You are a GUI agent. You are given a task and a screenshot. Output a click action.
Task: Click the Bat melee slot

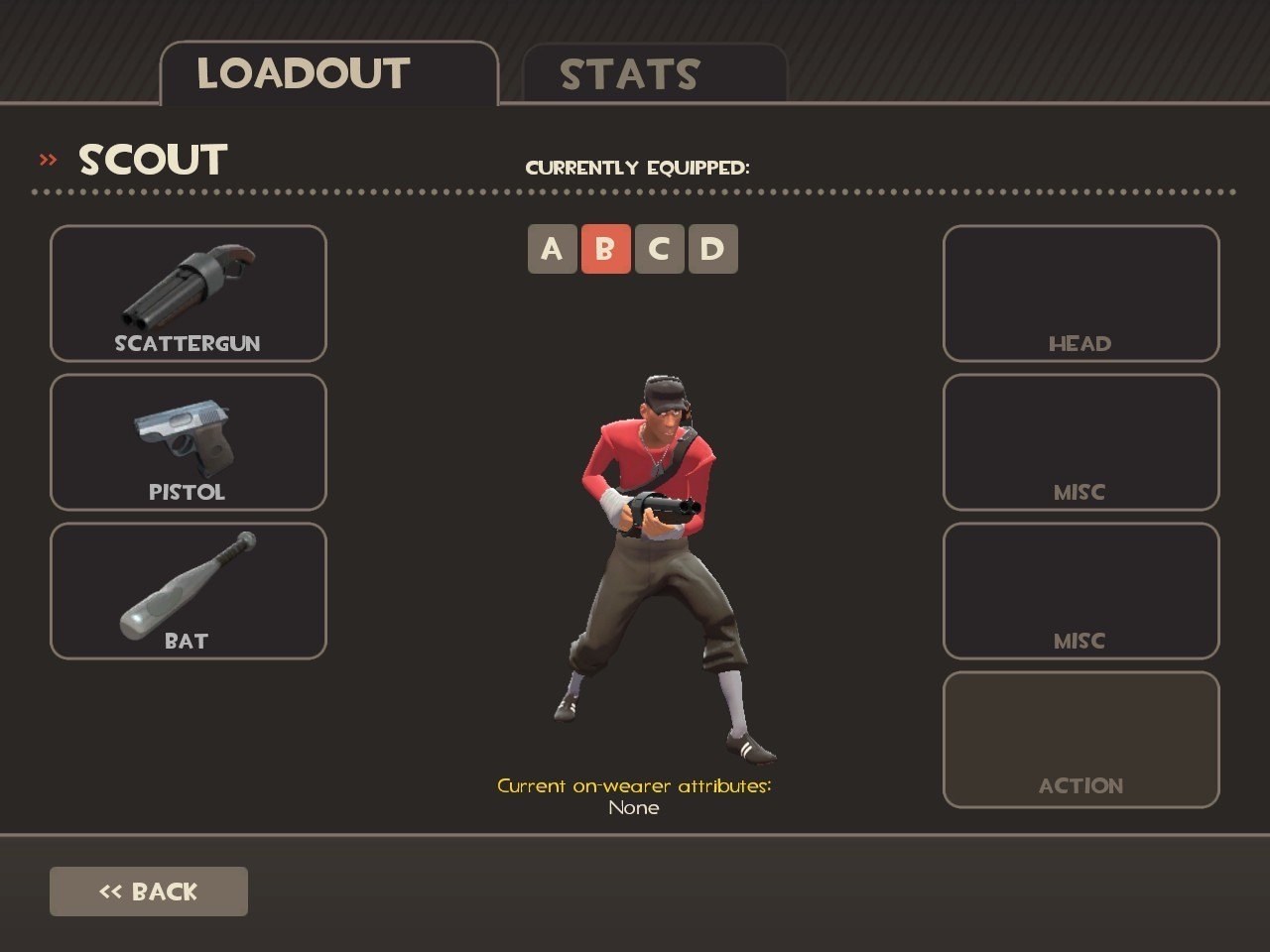pyautogui.click(x=189, y=591)
